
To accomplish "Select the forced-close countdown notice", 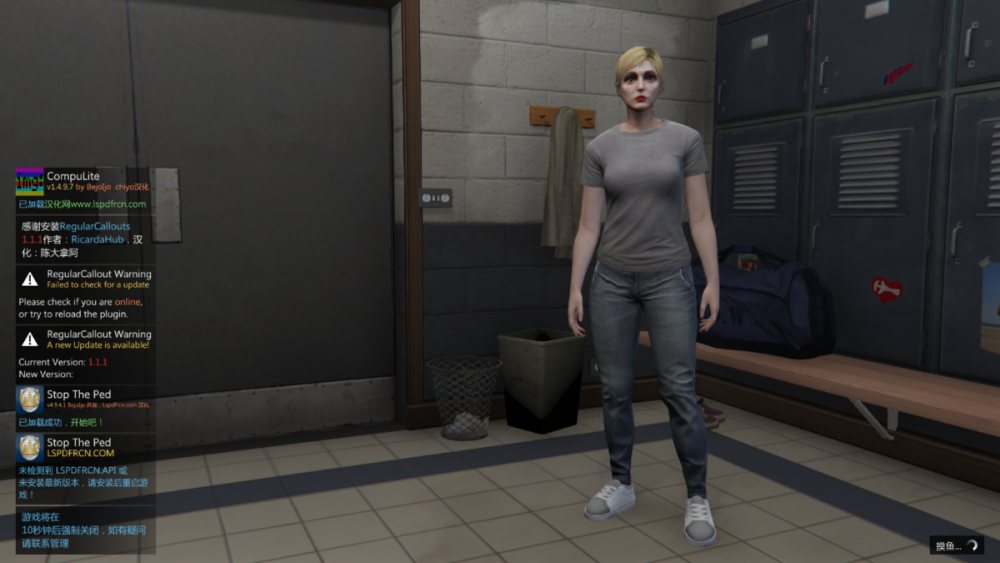I will point(85,531).
